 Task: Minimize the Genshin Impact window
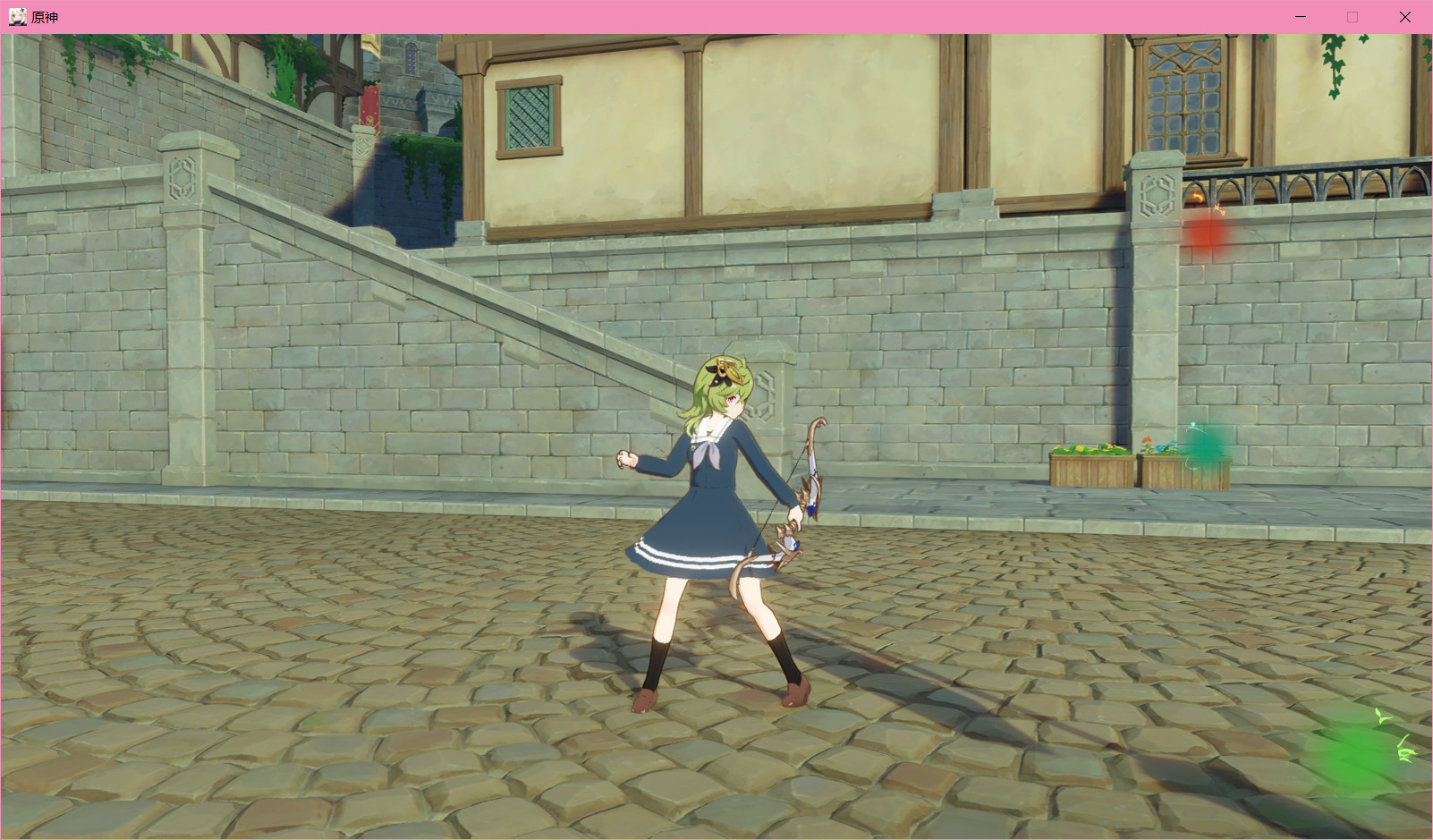[1299, 16]
